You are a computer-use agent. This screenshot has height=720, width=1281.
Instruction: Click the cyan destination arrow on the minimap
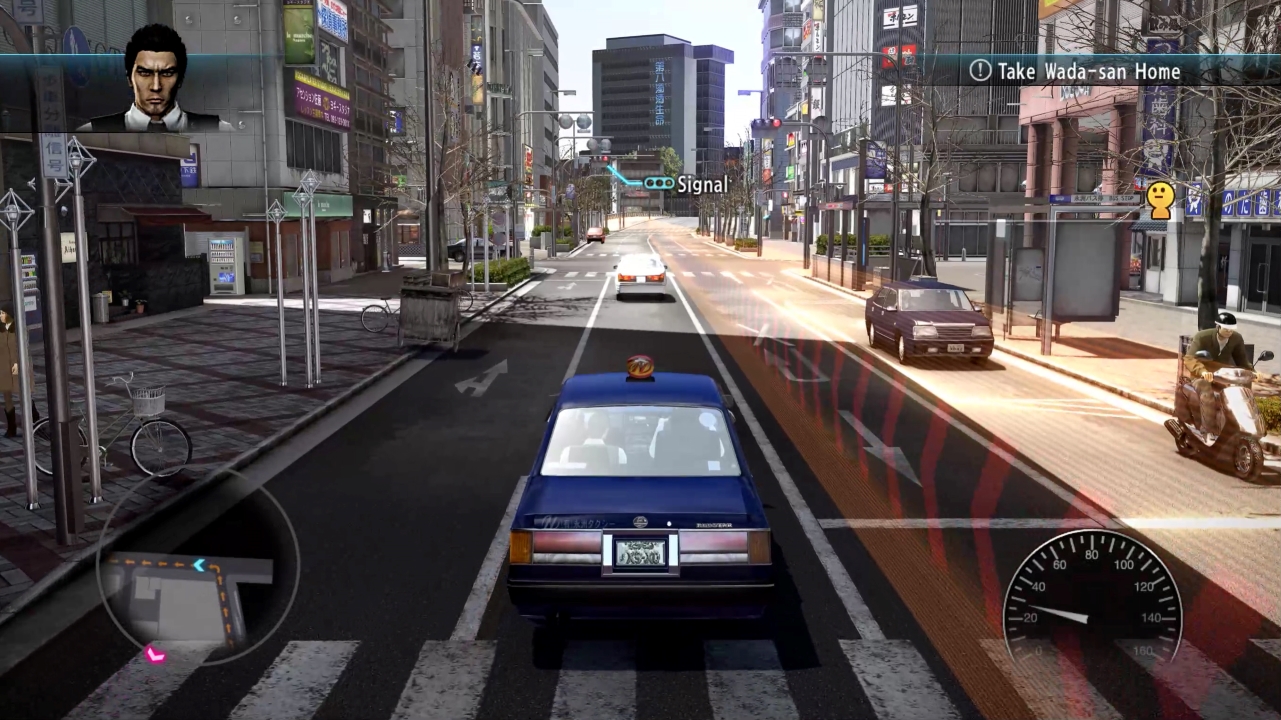tap(198, 566)
